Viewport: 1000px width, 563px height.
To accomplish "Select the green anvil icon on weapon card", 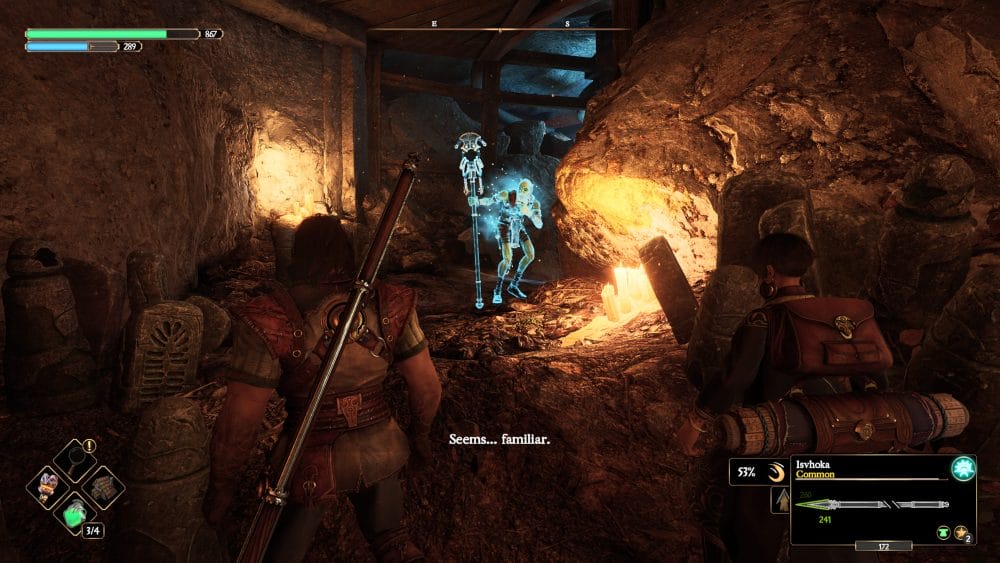I will pos(942,534).
